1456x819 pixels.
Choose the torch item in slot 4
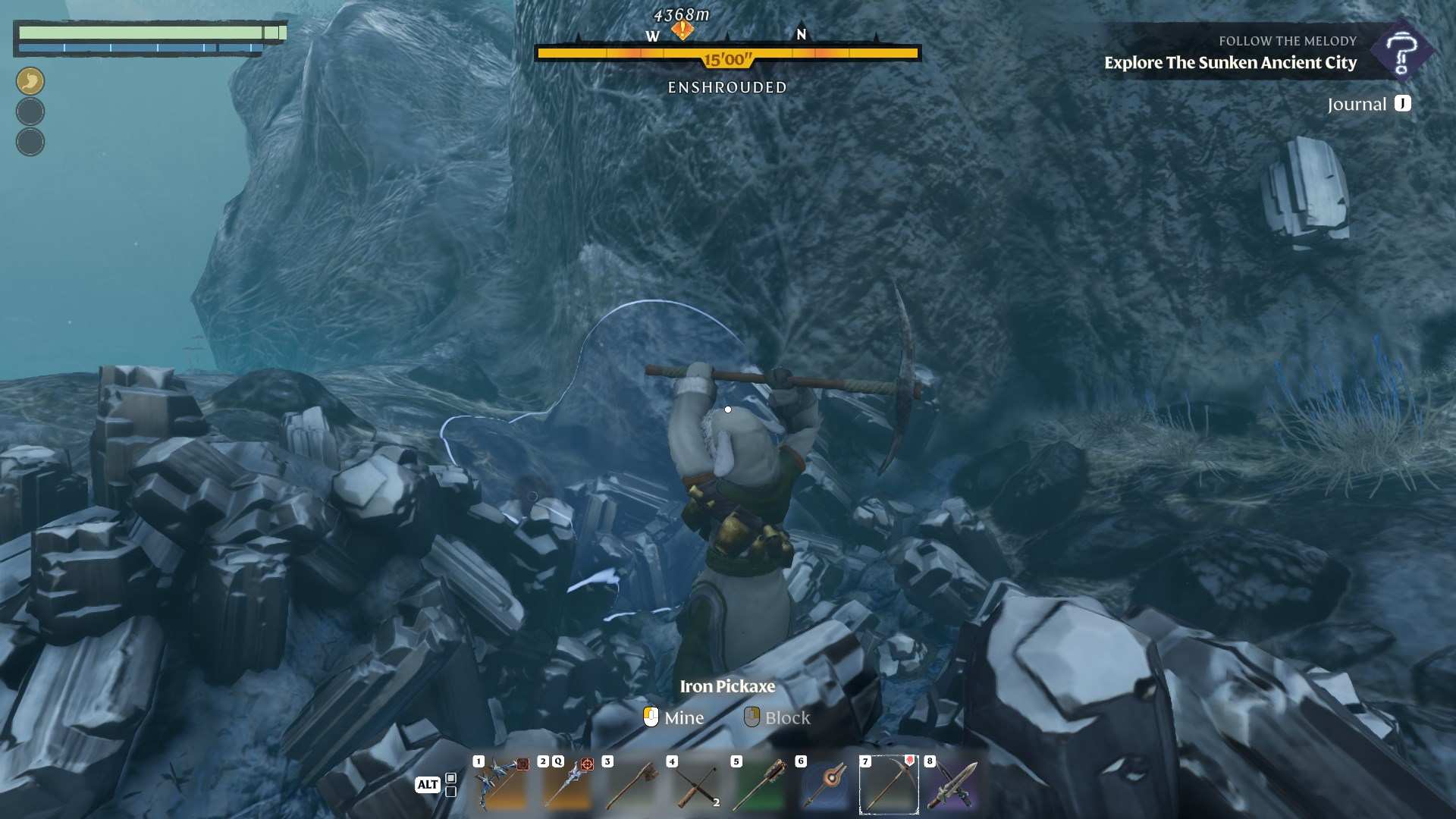[695, 784]
